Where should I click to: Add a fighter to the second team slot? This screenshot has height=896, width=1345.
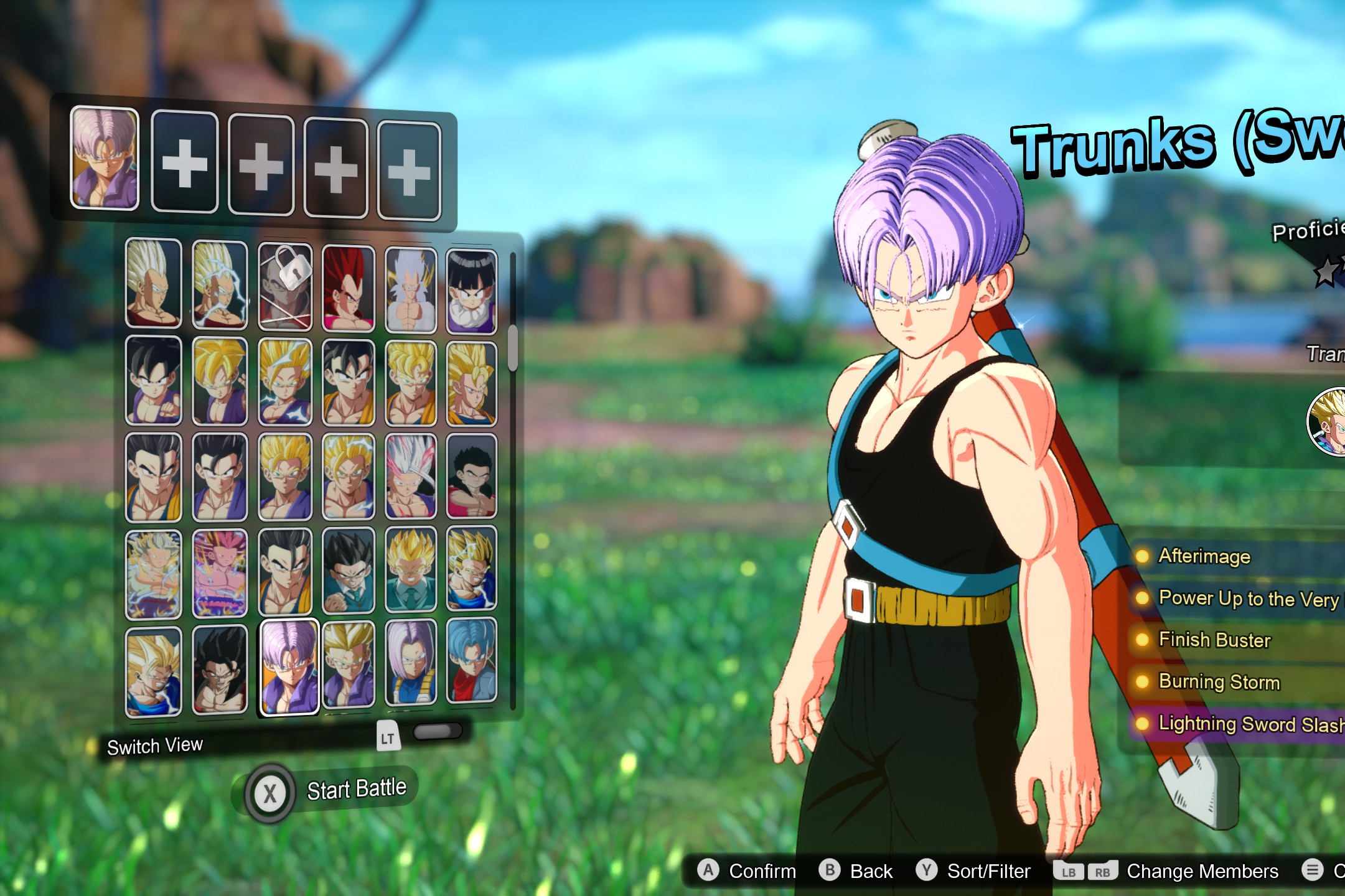click(x=184, y=165)
